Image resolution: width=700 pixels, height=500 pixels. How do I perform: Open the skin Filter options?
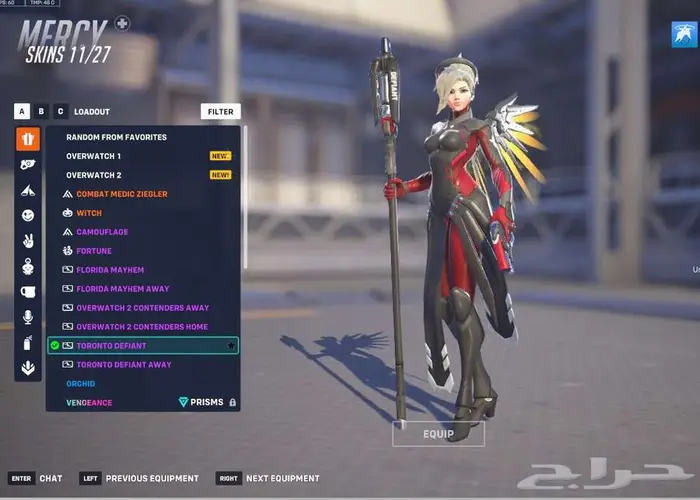point(220,111)
